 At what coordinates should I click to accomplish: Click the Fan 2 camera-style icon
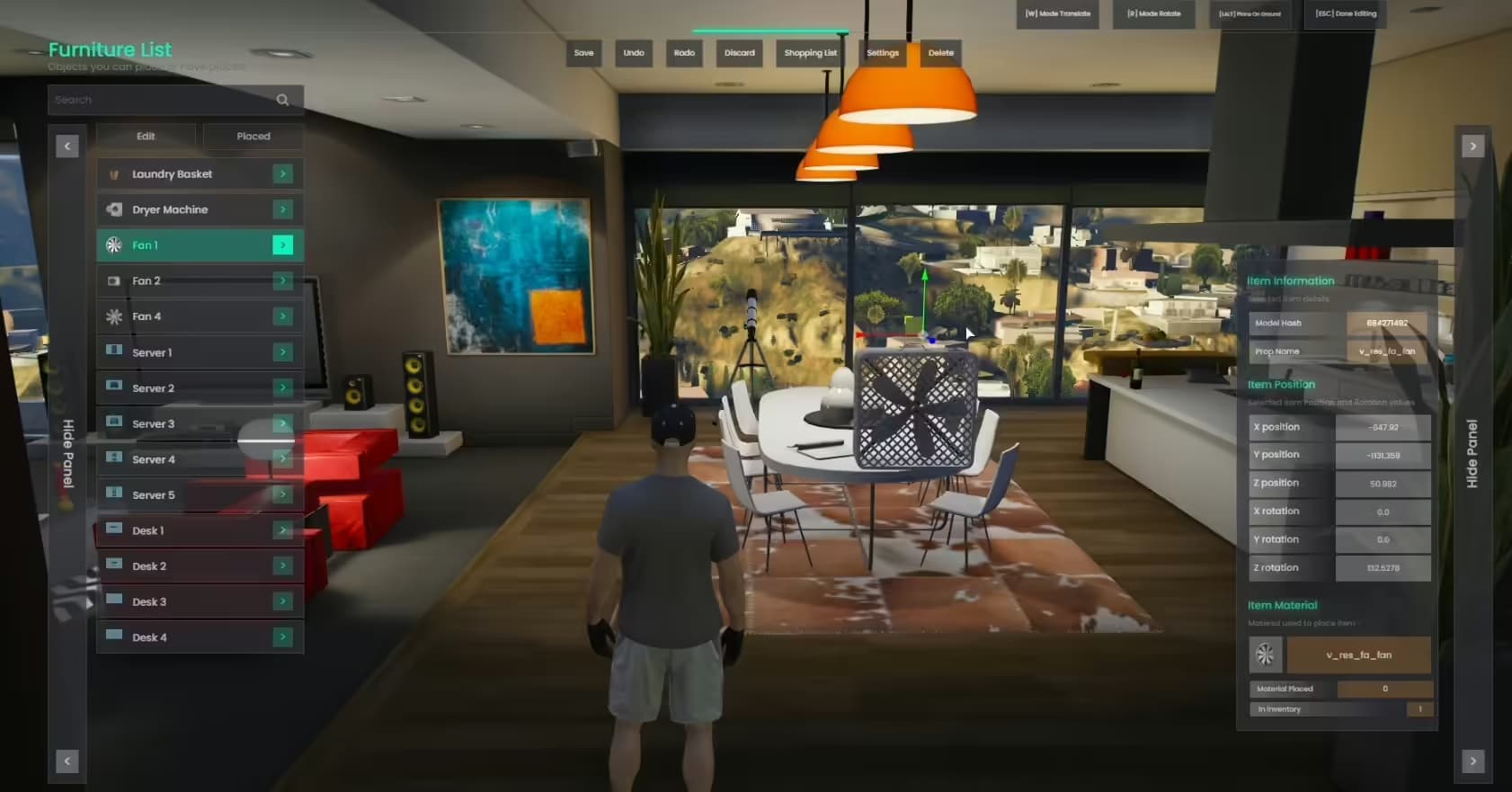pos(114,280)
